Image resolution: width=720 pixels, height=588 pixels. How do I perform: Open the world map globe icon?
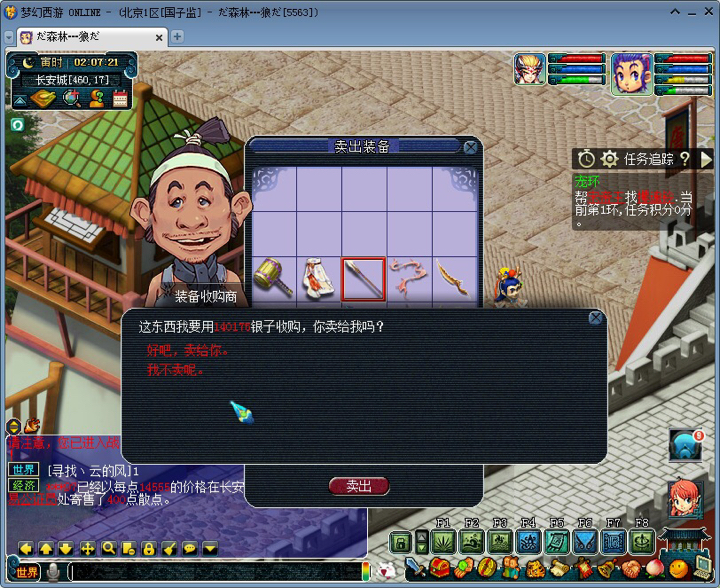pos(71,98)
